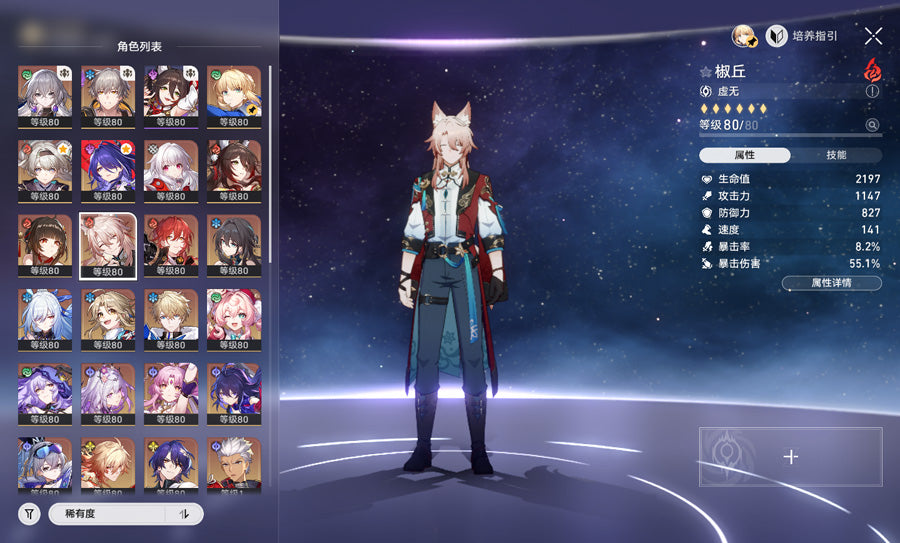This screenshot has height=543, width=900.
Task: Close the character screen with the X
Action: coord(873,36)
